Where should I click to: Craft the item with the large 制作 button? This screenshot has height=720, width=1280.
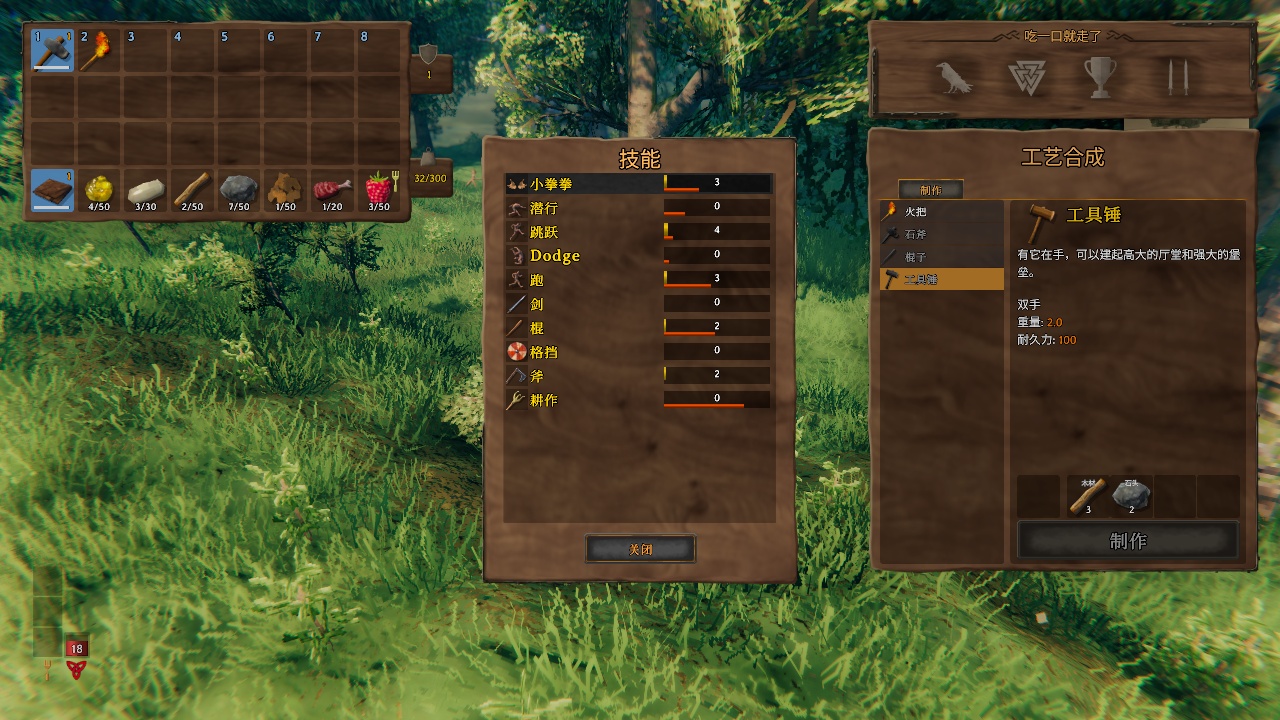tap(1127, 541)
